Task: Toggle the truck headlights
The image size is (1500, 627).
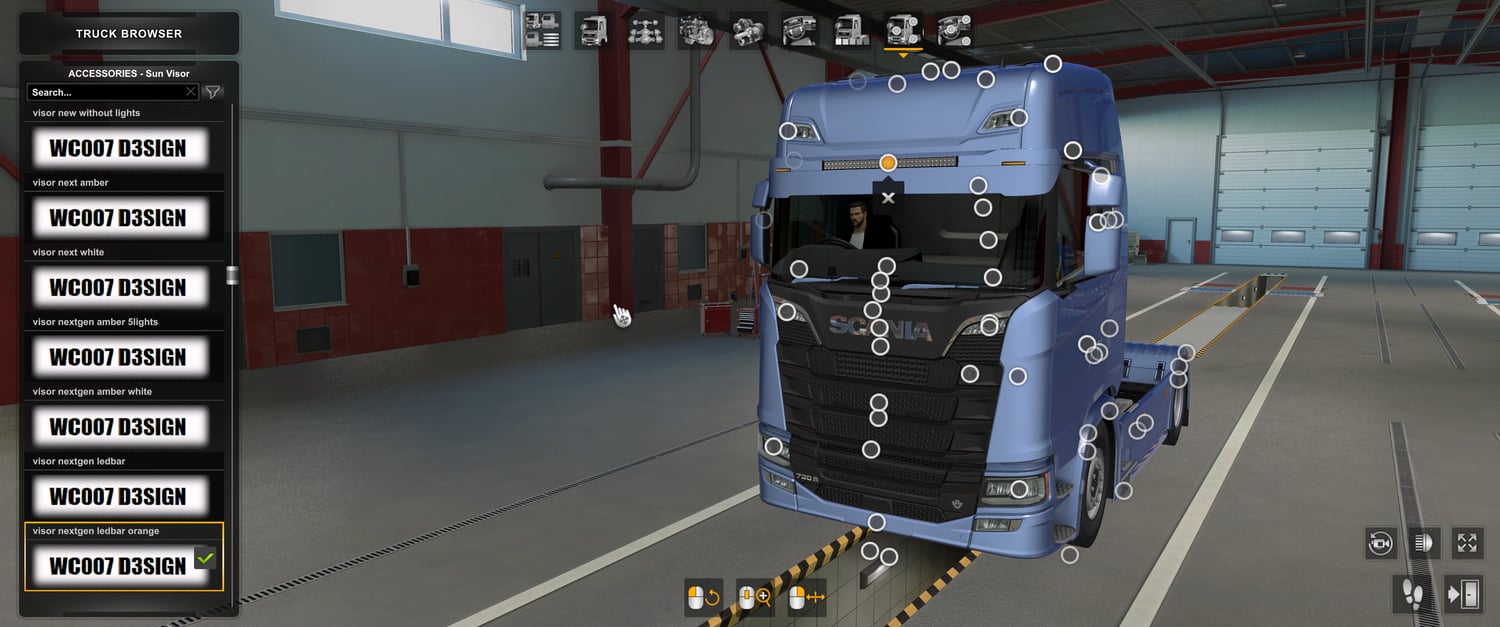Action: coord(1424,543)
